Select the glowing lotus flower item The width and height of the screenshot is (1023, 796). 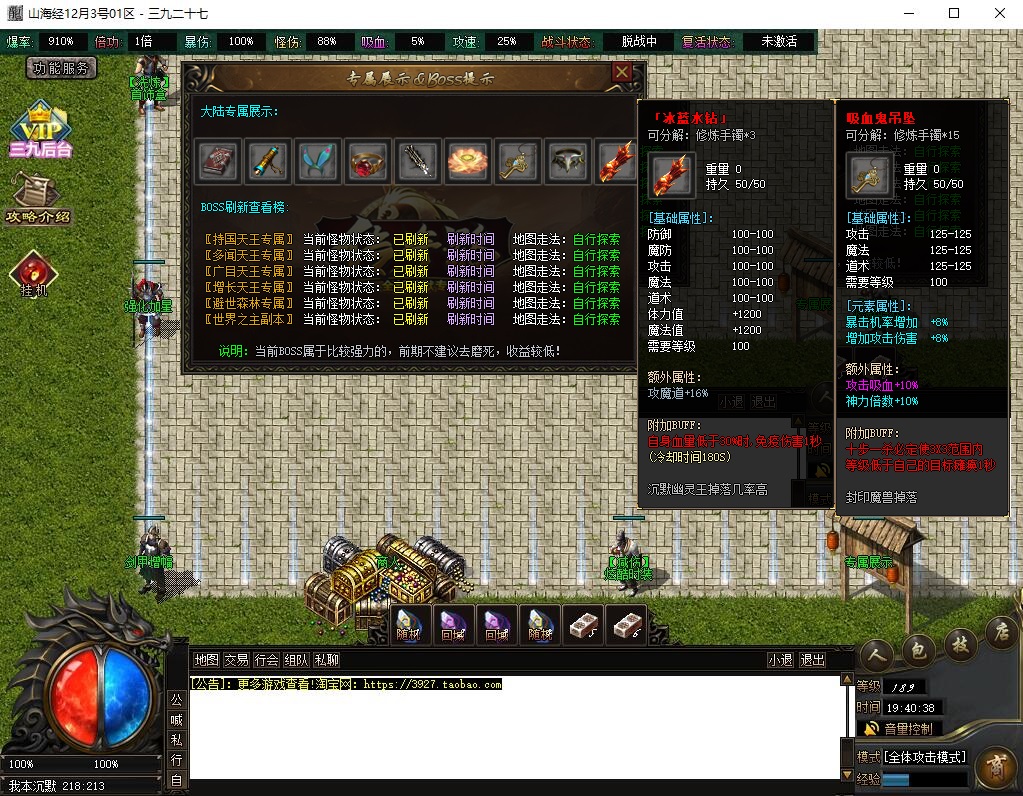[468, 161]
